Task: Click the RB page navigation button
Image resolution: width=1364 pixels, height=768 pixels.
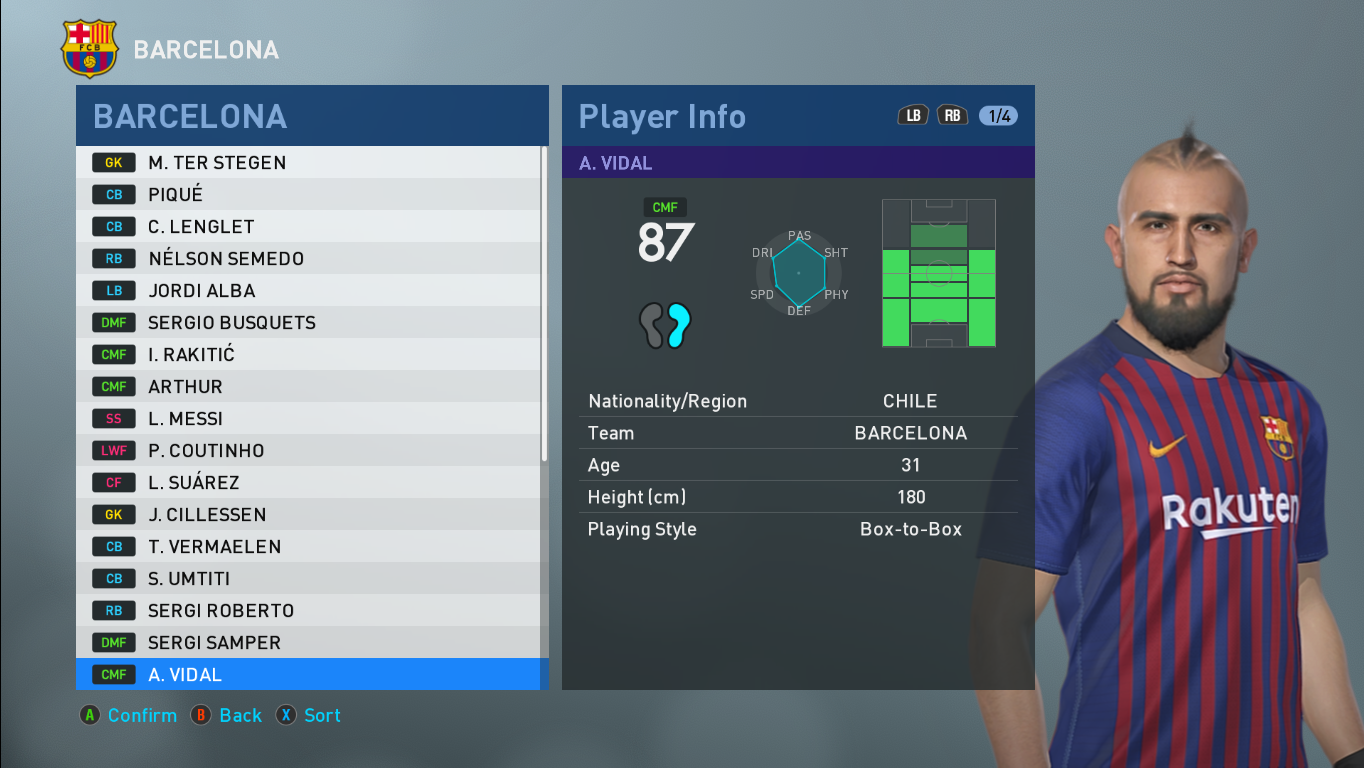Action: point(952,115)
